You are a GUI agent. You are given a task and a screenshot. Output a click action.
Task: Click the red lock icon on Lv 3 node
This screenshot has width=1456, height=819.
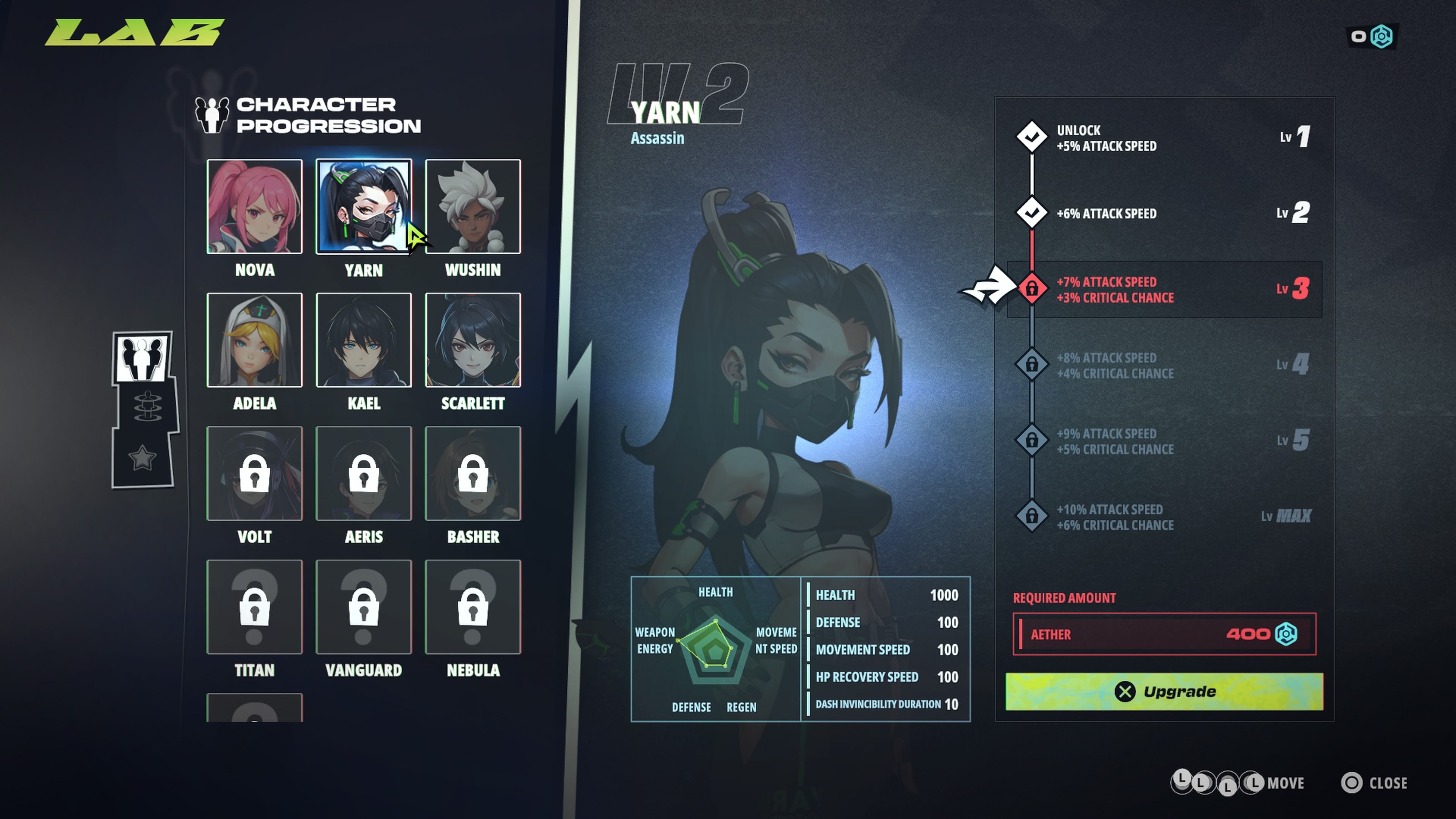(1032, 289)
